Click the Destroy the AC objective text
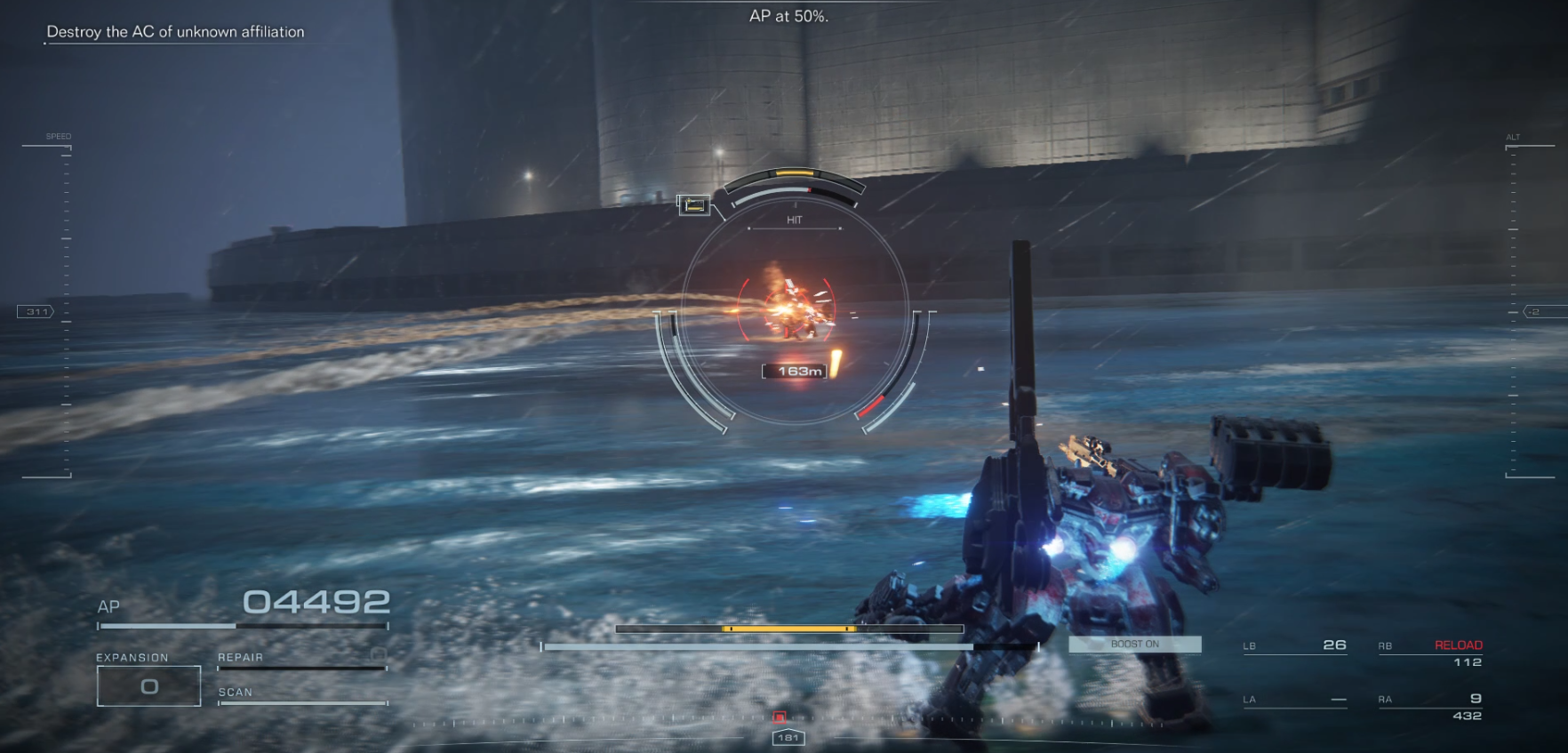Viewport: 1568px width, 753px height. 176,31
